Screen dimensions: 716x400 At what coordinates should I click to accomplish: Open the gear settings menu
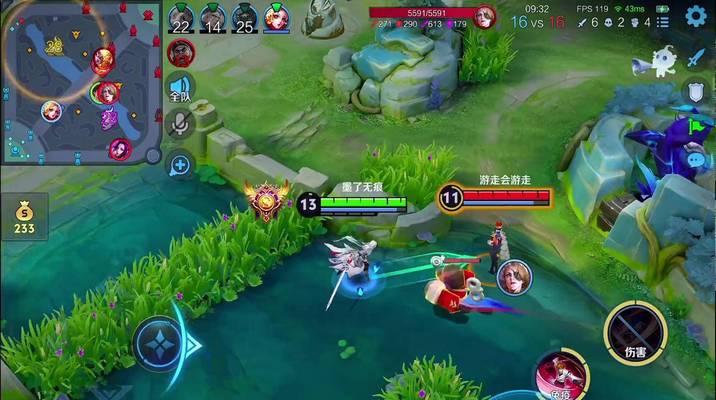coord(695,16)
